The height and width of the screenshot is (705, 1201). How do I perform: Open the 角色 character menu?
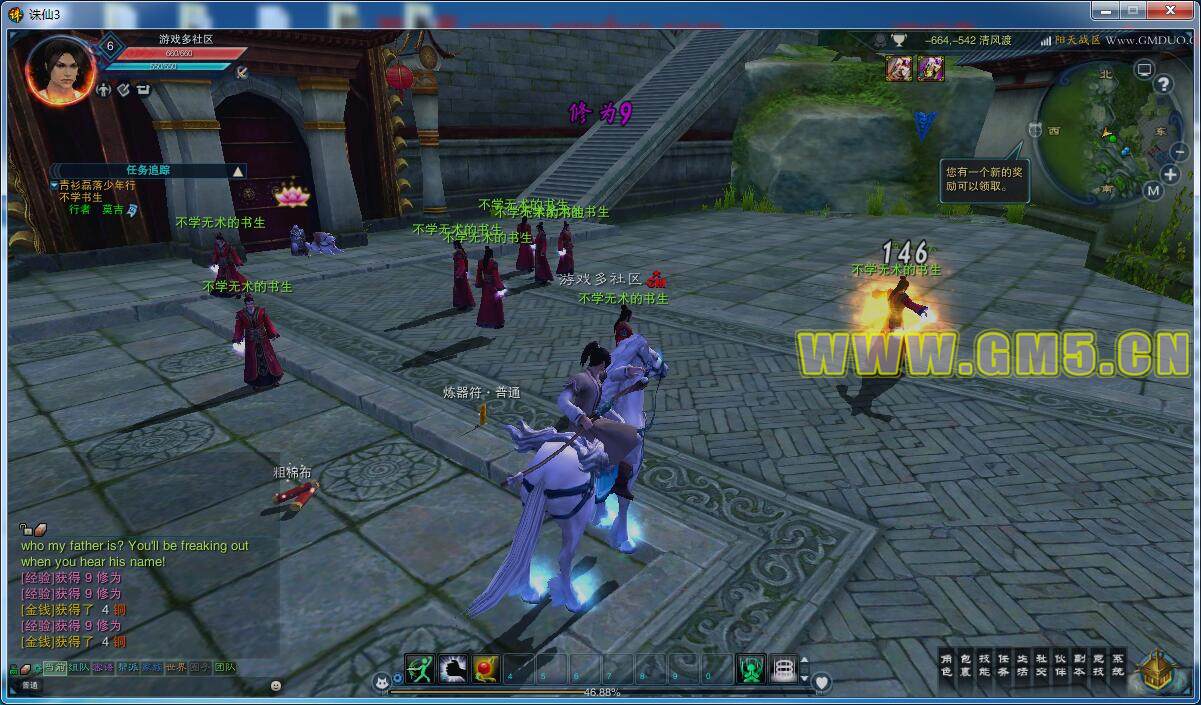946,665
